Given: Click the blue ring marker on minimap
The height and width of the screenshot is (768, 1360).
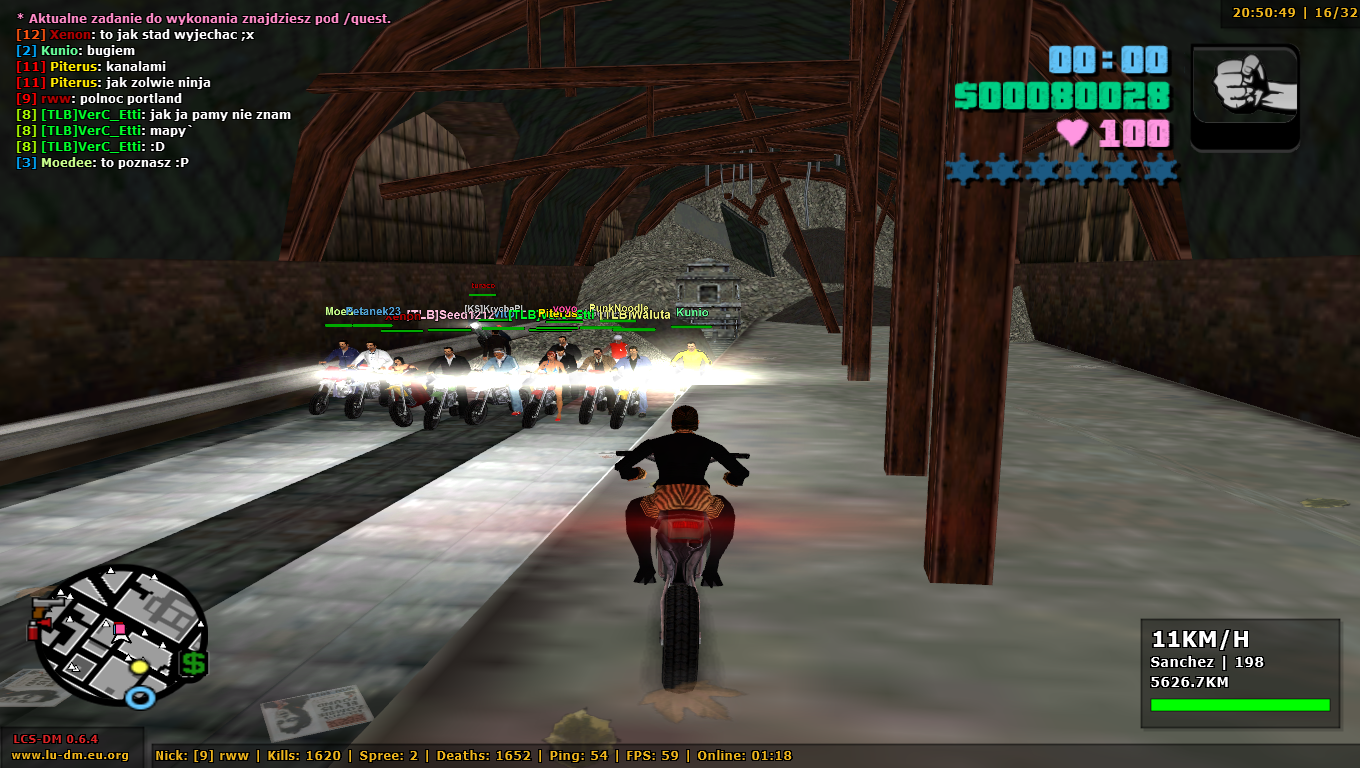Looking at the screenshot, I should [x=140, y=697].
